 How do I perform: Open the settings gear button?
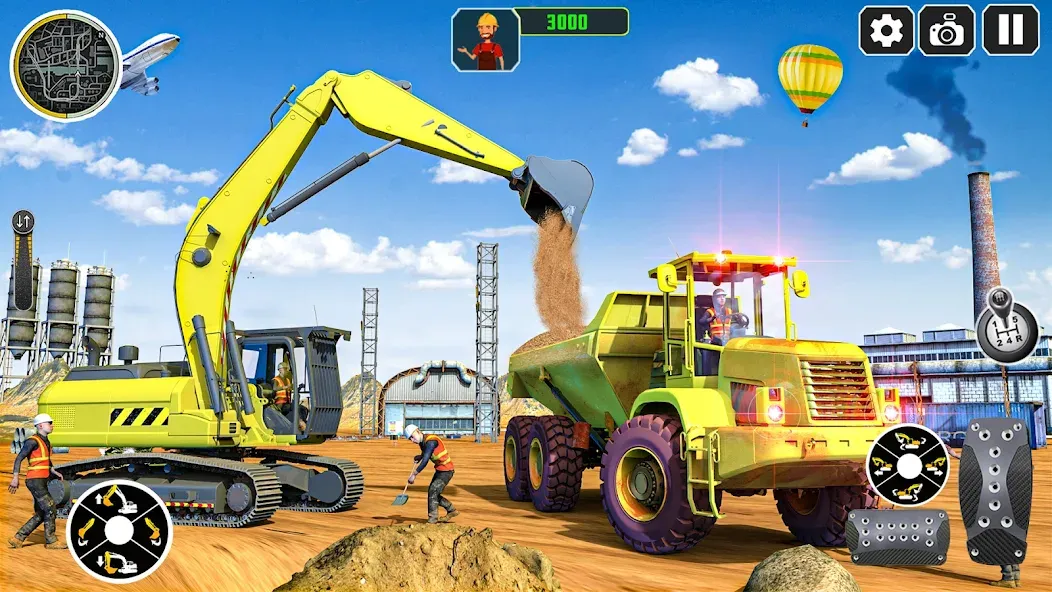[x=886, y=30]
